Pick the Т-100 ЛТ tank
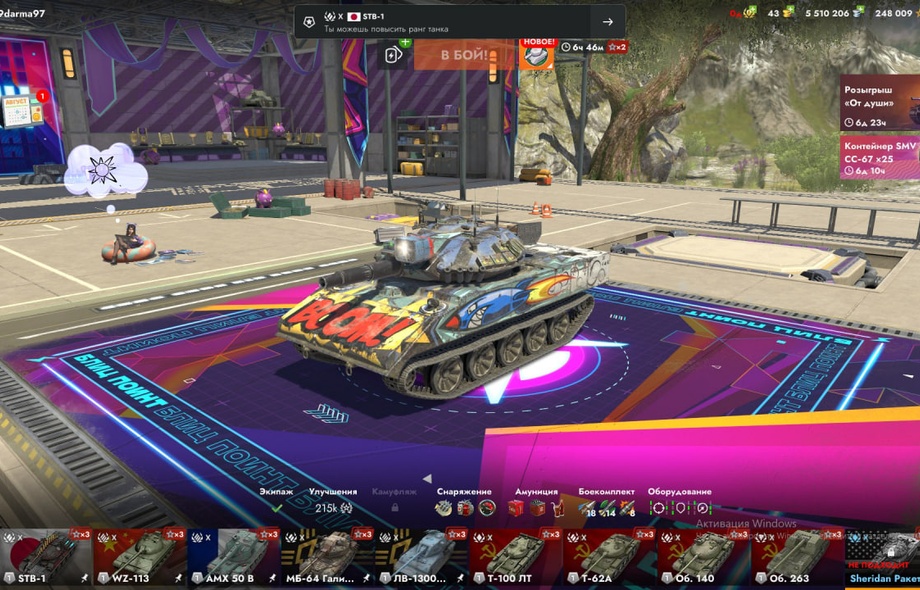 pos(513,557)
